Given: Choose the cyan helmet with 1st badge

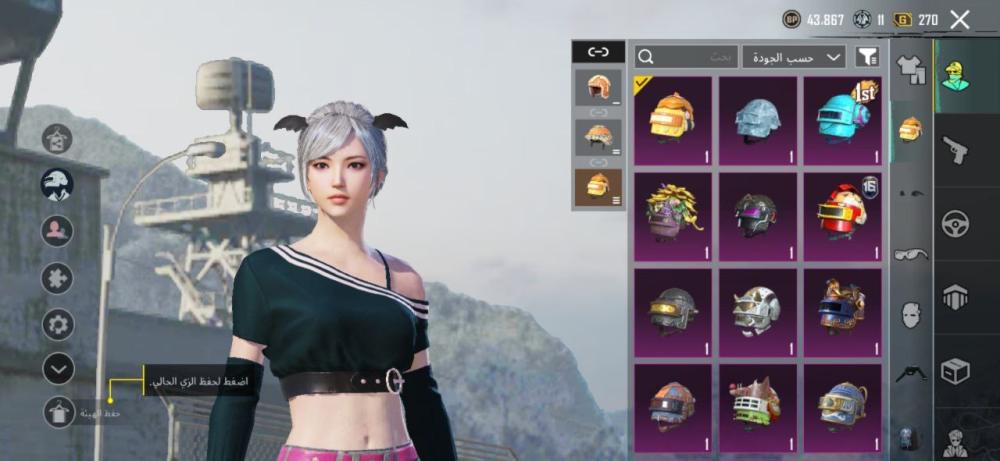Looking at the screenshot, I should click(842, 120).
